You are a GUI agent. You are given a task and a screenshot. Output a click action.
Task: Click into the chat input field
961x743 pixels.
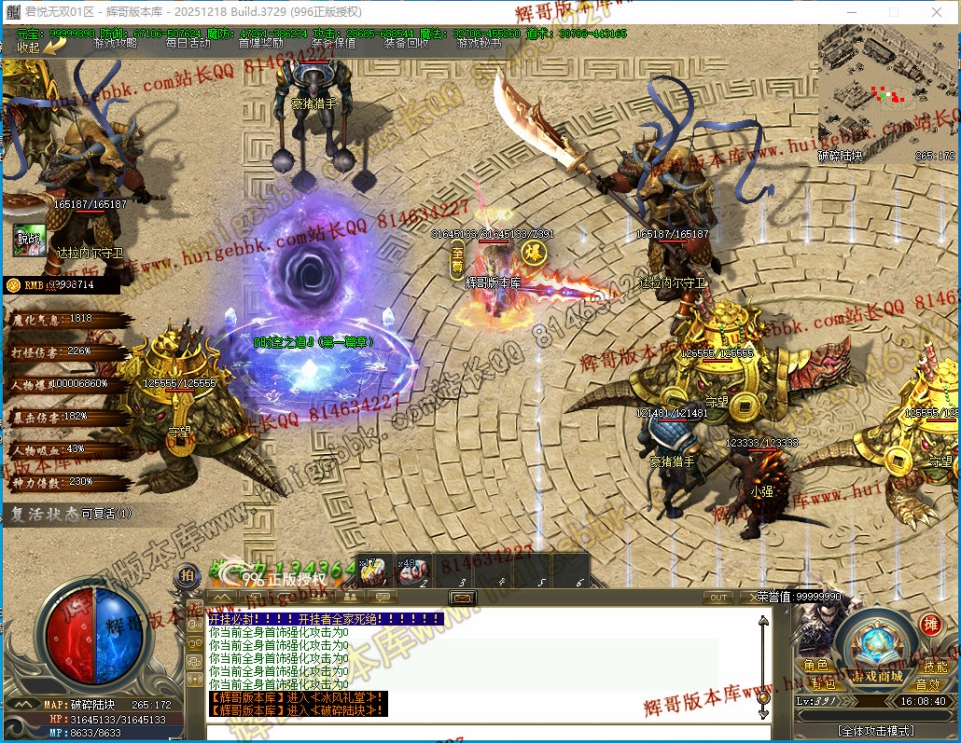480,732
